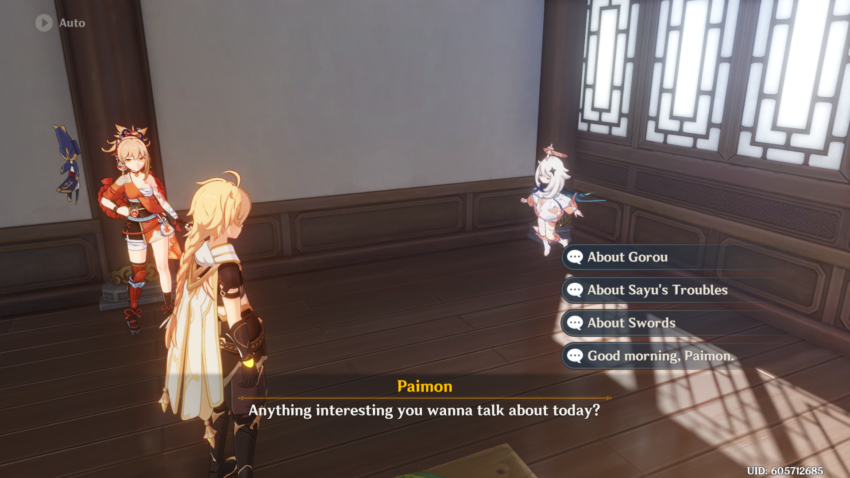Viewport: 850px width, 478px height.
Task: Toggle the Auto dialogue playback button
Action: tap(44, 22)
